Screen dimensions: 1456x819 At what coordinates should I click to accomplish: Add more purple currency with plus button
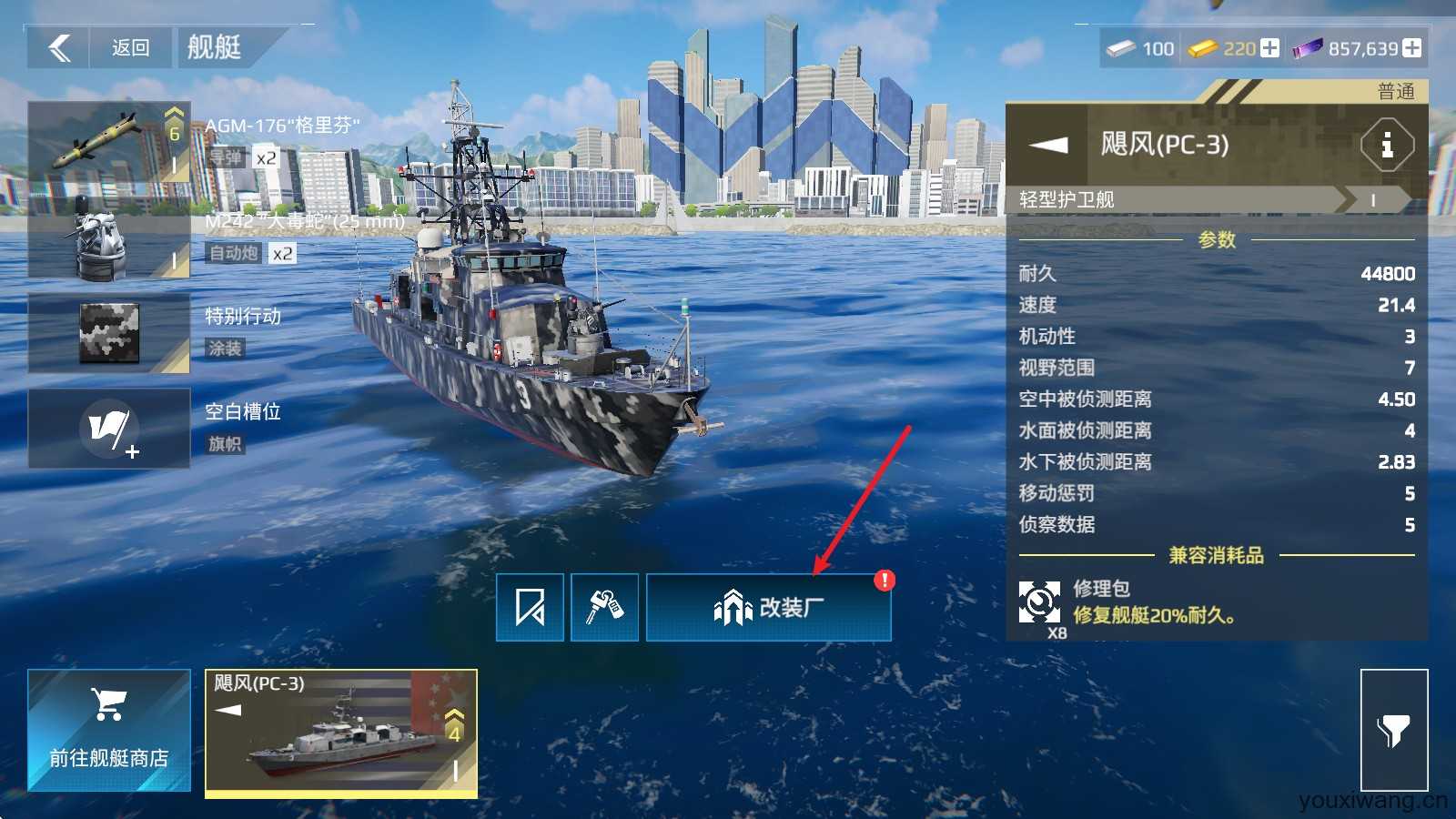pyautogui.click(x=1411, y=48)
